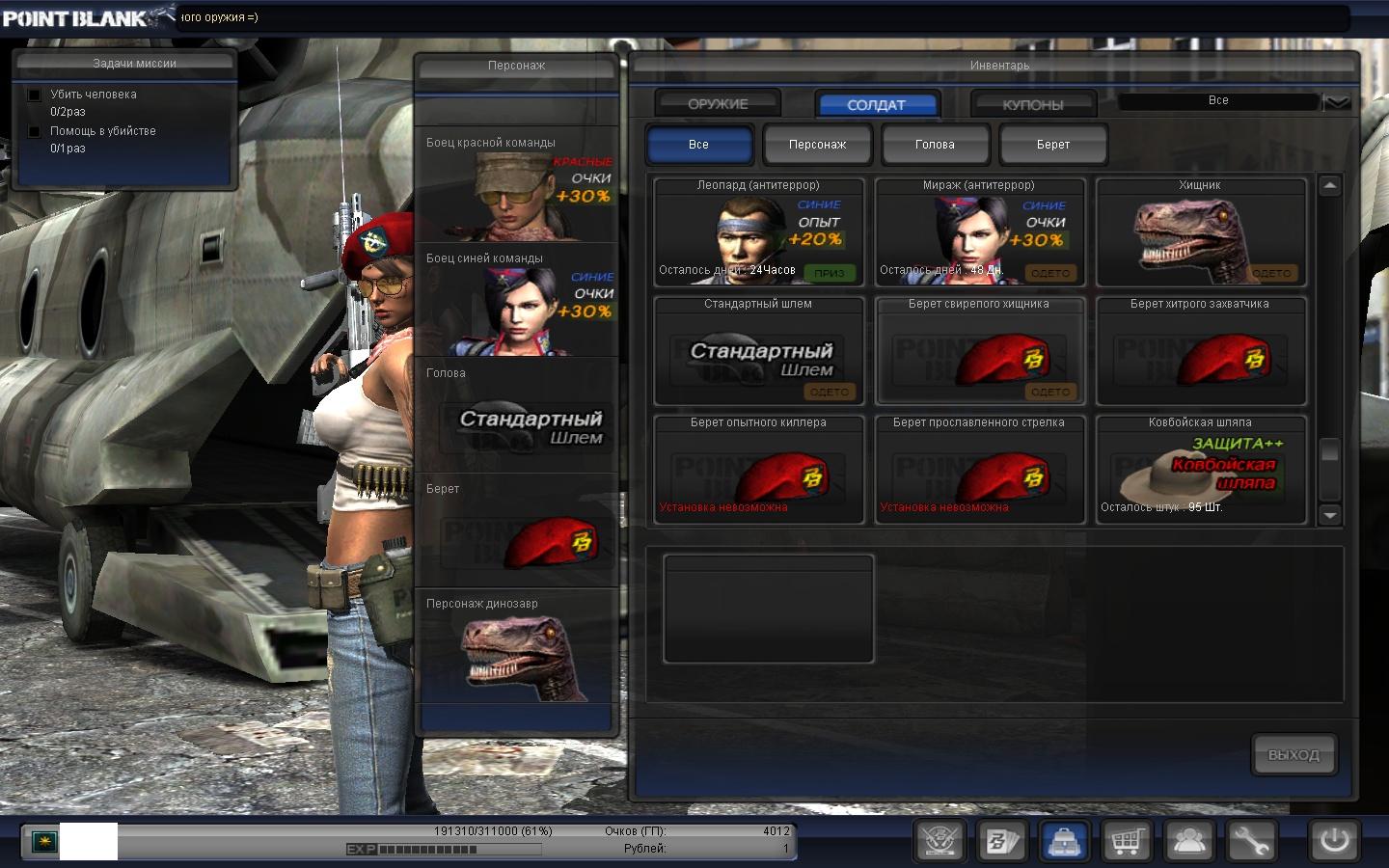The width and height of the screenshot is (1389, 868).
Task: Open the Боец красной команды character slot
Action: (x=517, y=185)
